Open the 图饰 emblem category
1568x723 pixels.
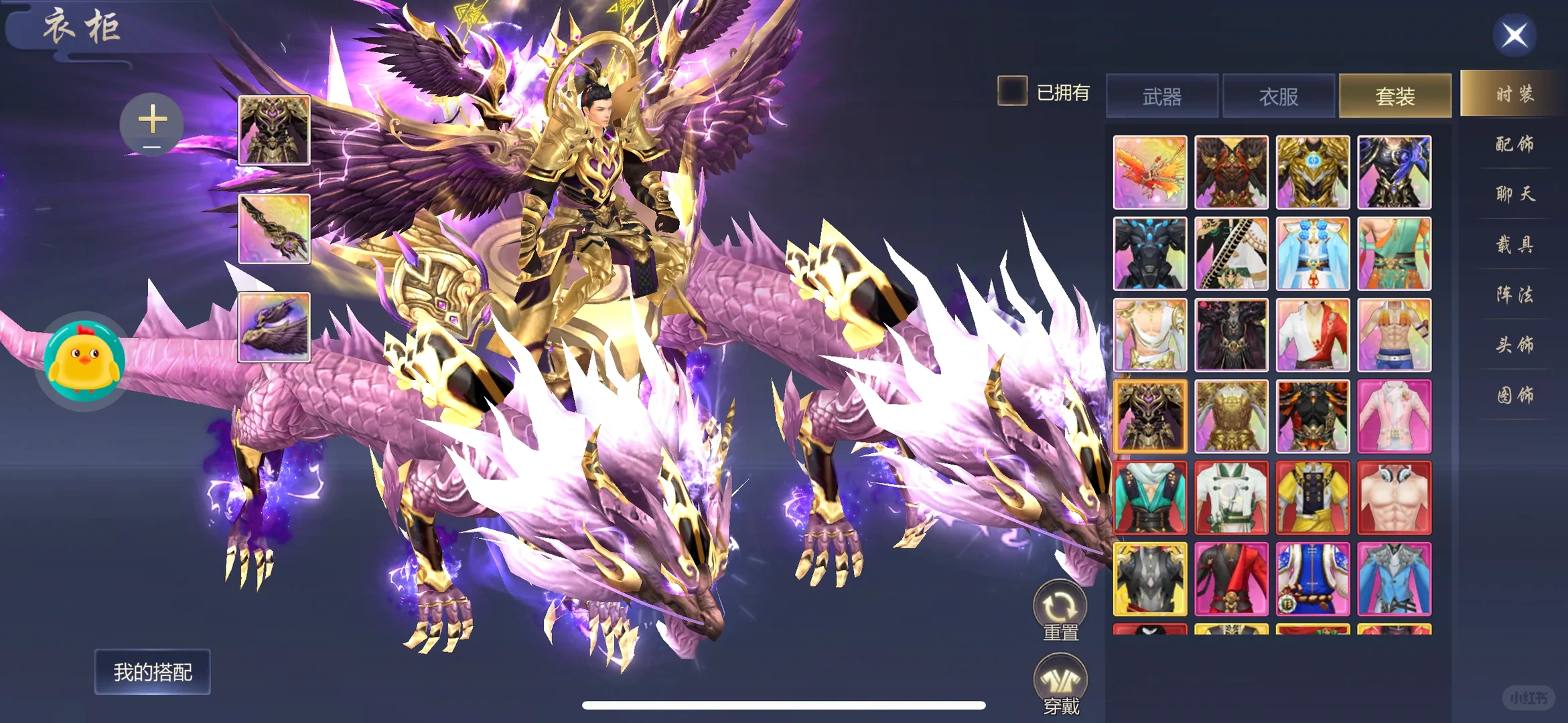(1514, 395)
